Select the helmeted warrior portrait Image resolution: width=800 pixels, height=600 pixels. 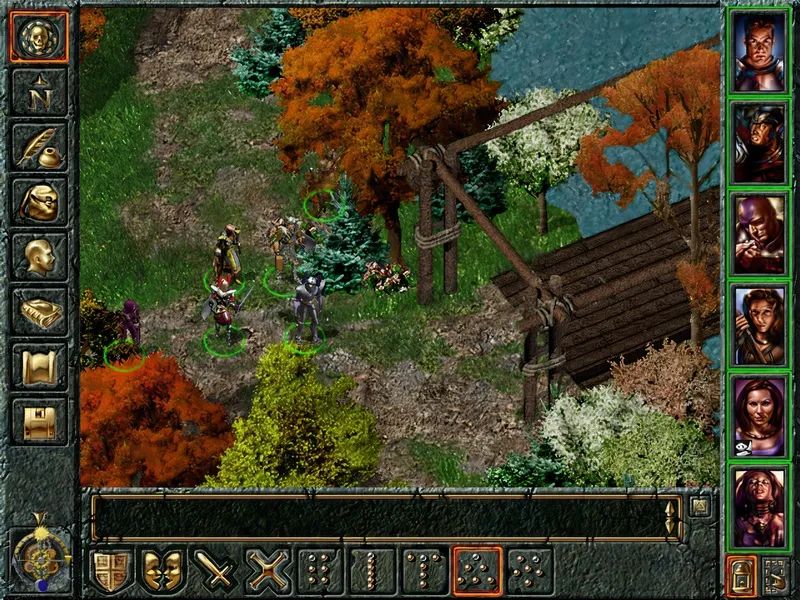click(759, 142)
